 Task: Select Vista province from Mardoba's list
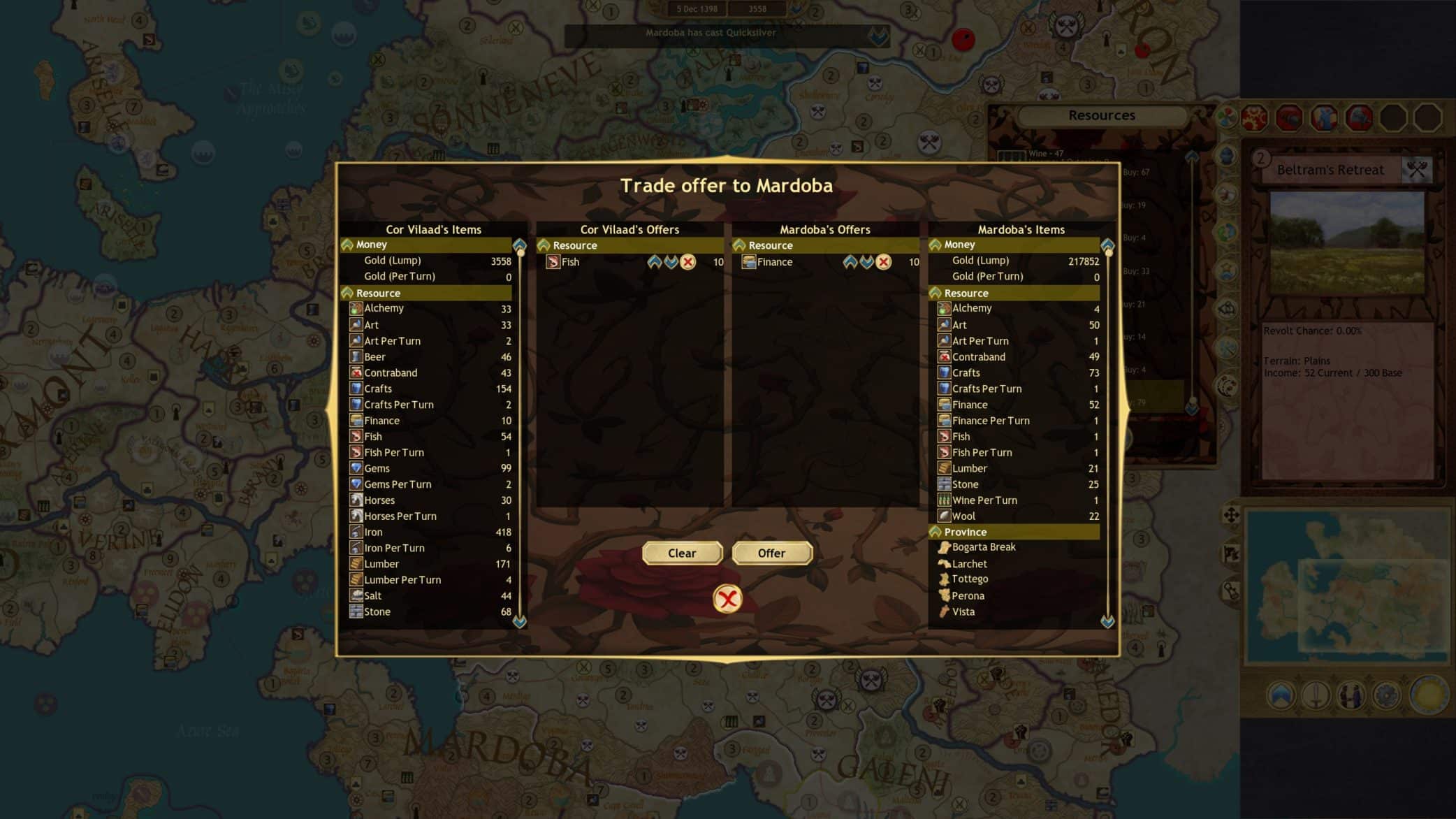tap(963, 611)
